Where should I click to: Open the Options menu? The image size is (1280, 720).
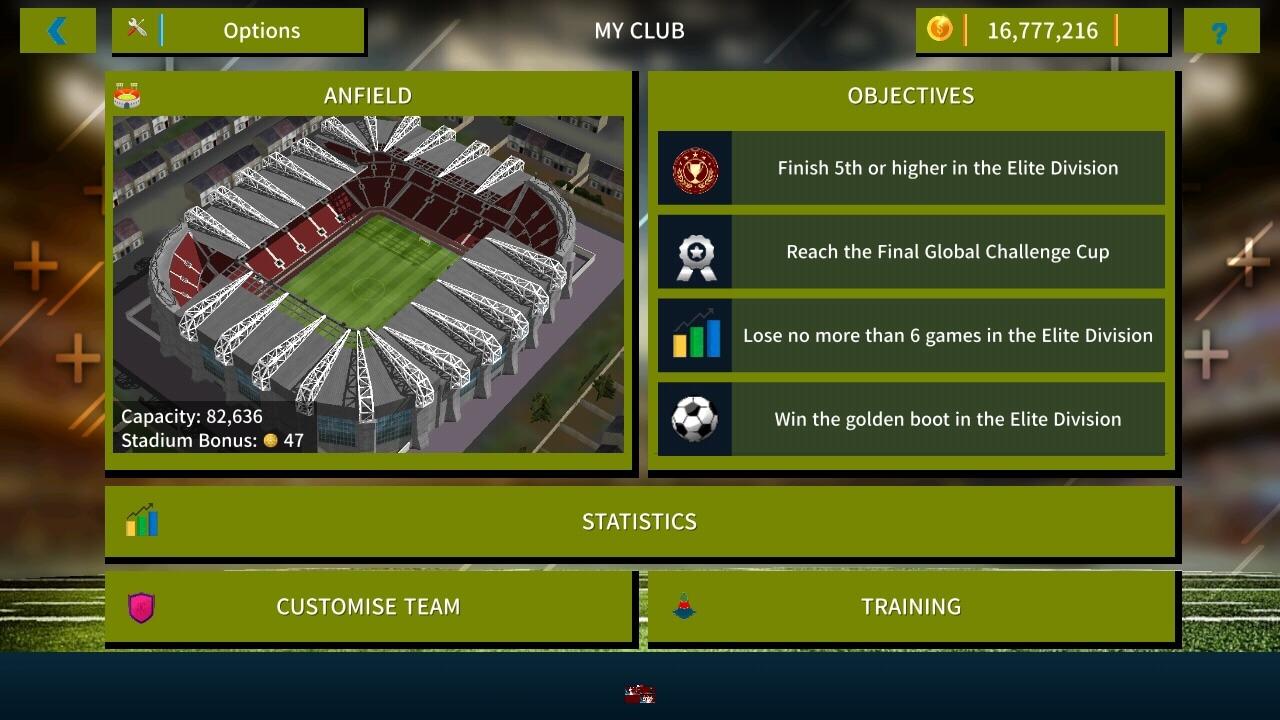click(x=238, y=31)
